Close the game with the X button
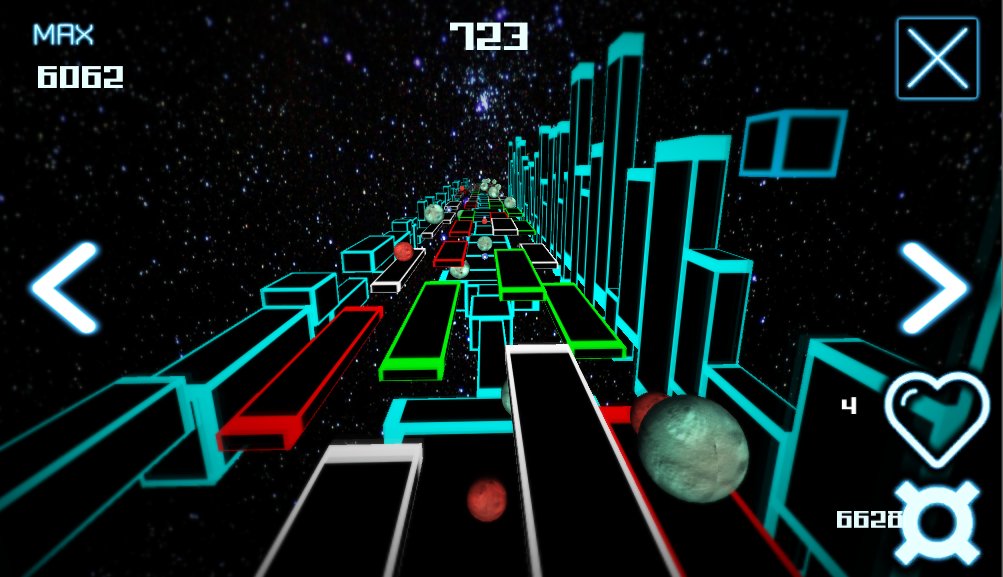Screen dimensions: 1003x577 click(937, 58)
